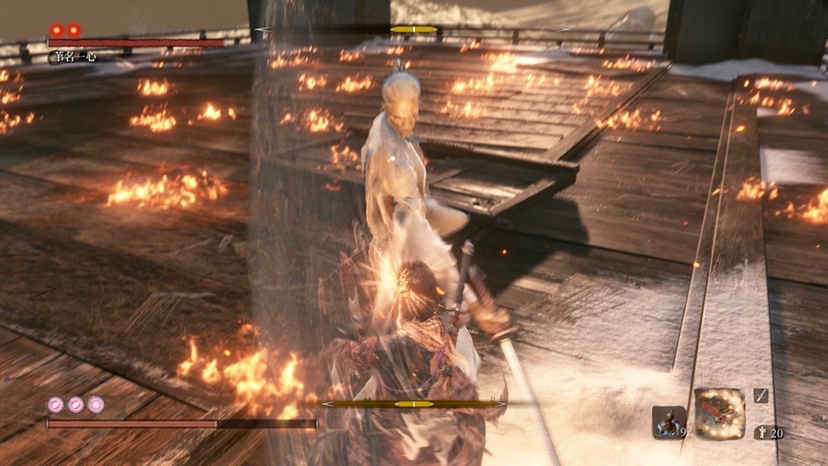Click the small combat art sword icon

click(761, 396)
